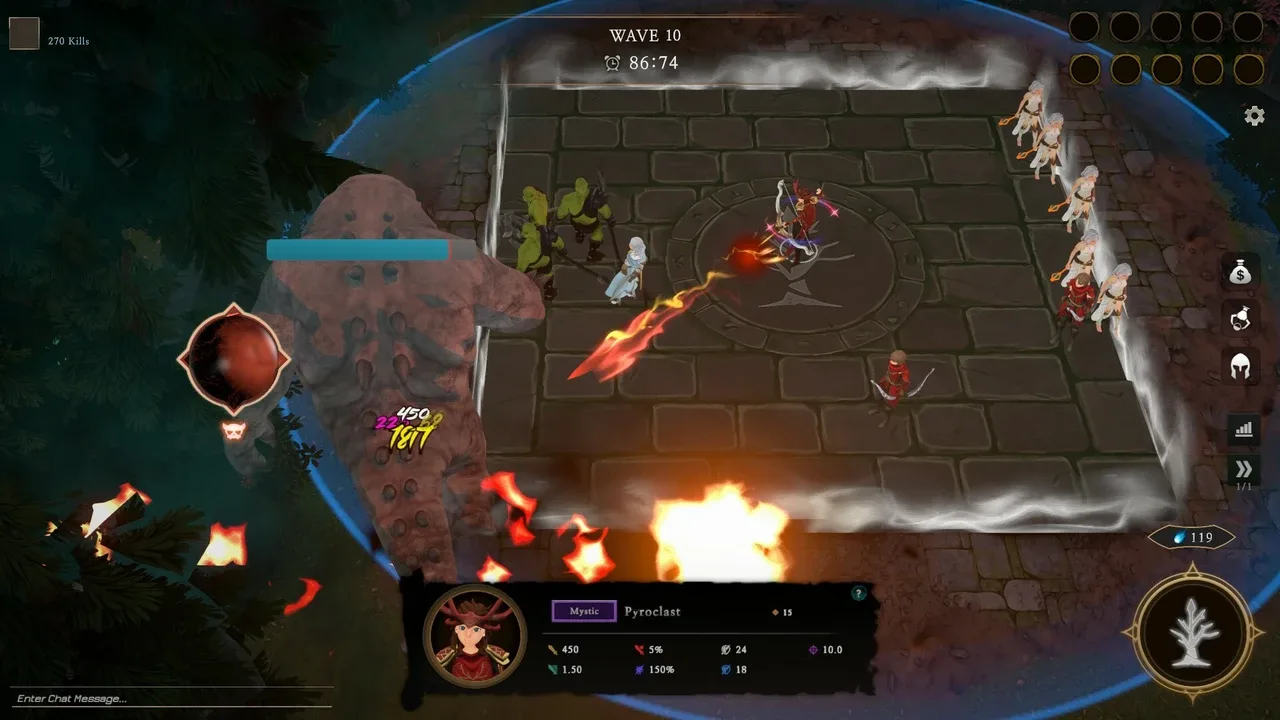Select the red boss orb indicator

coord(234,358)
